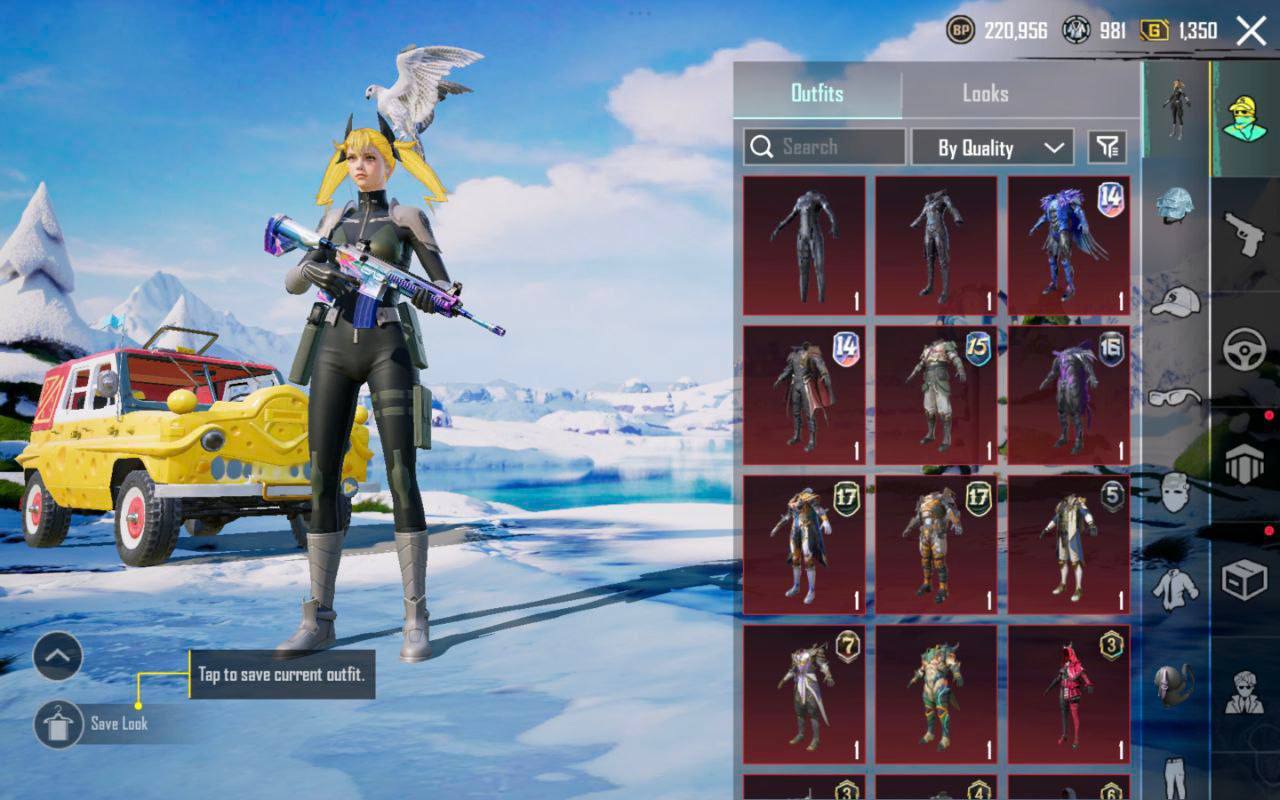
Task: Open the By Quality sort dropdown
Action: pos(992,148)
